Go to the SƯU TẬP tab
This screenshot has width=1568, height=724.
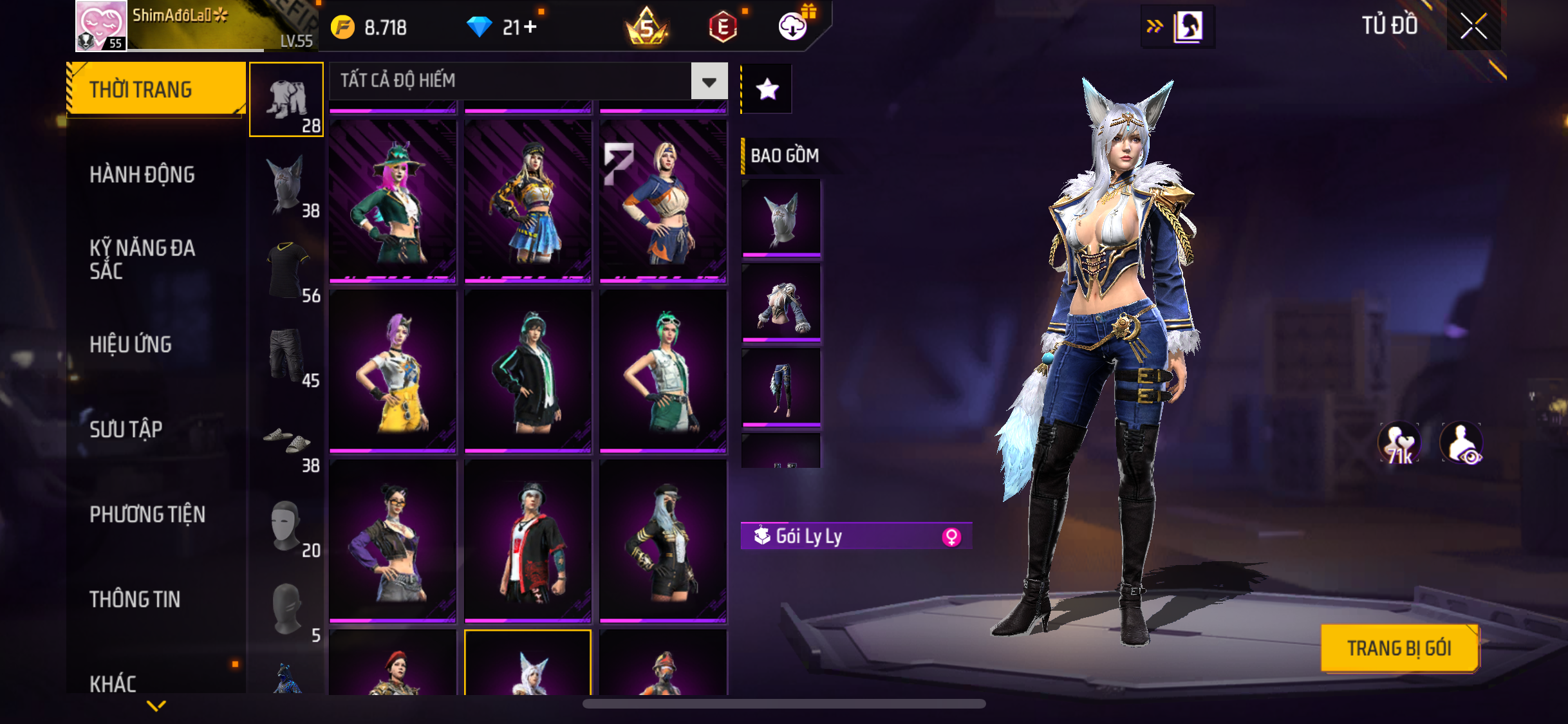pyautogui.click(x=126, y=429)
